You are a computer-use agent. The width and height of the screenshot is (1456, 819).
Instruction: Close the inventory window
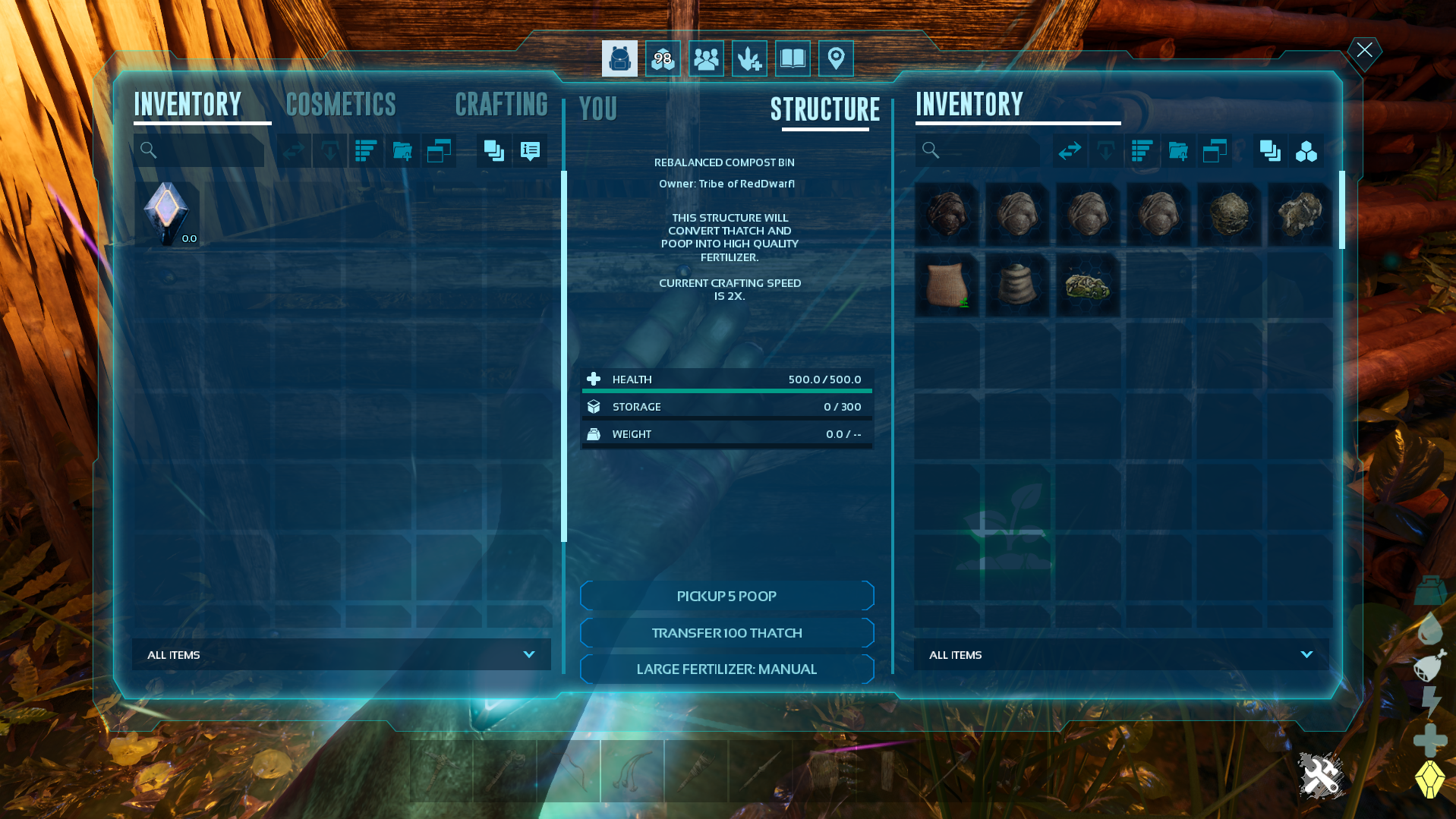(x=1364, y=51)
